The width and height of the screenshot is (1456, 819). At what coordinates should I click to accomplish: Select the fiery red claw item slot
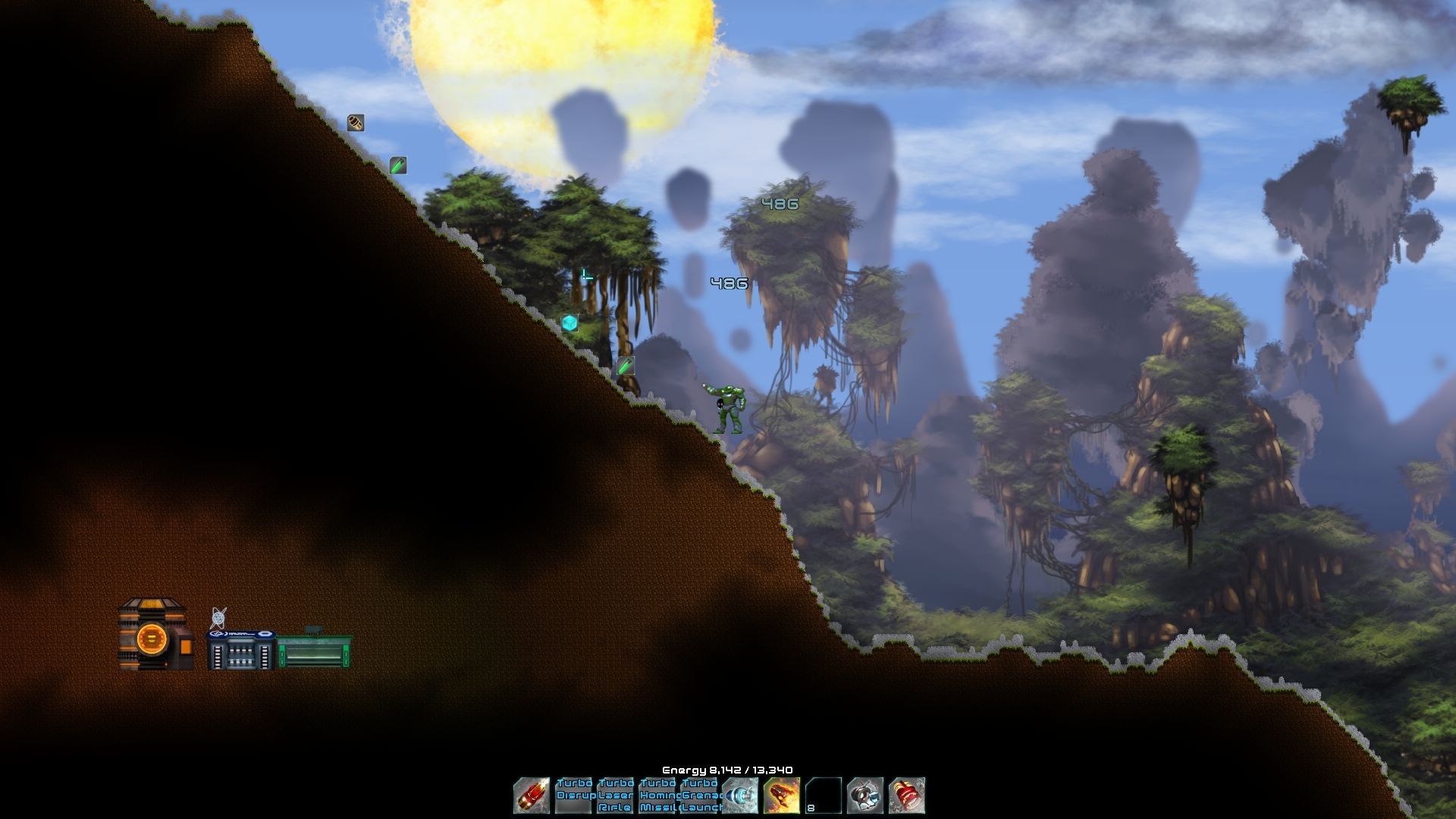pos(782,795)
